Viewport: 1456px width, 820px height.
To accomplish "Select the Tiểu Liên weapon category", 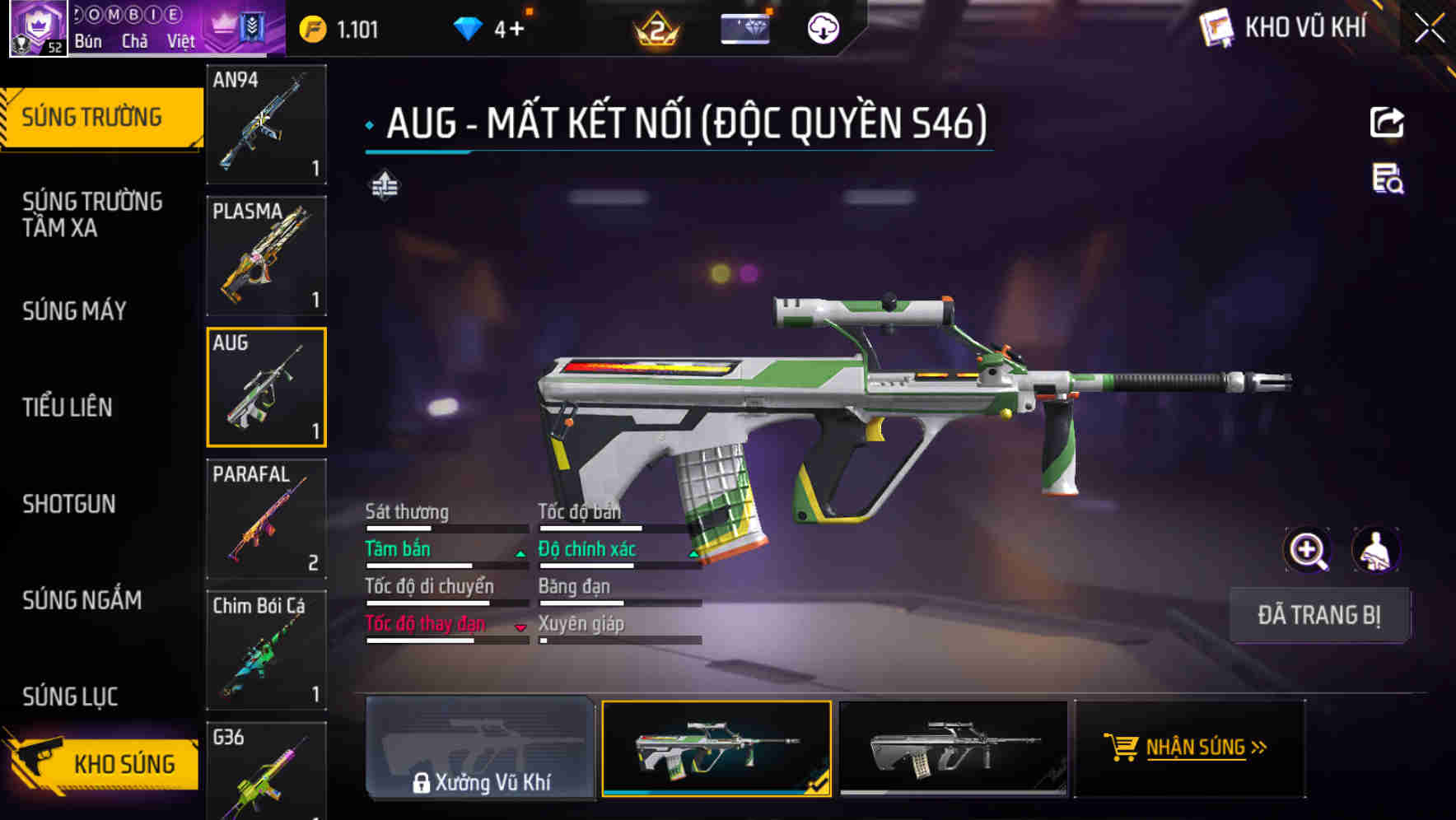I will pos(67,407).
